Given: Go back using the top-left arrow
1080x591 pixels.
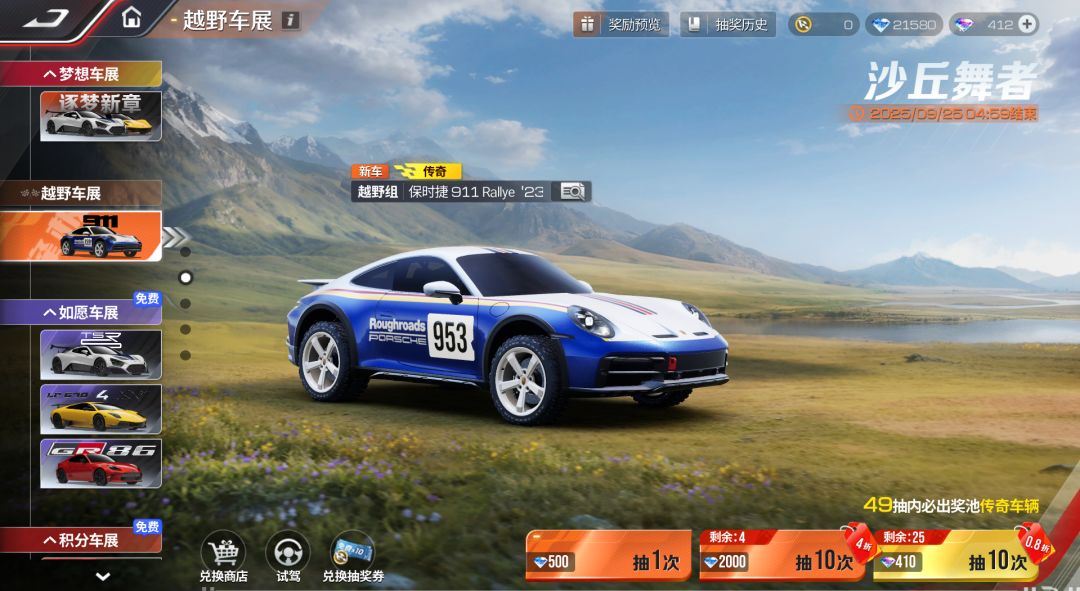Looking at the screenshot, I should [44, 18].
